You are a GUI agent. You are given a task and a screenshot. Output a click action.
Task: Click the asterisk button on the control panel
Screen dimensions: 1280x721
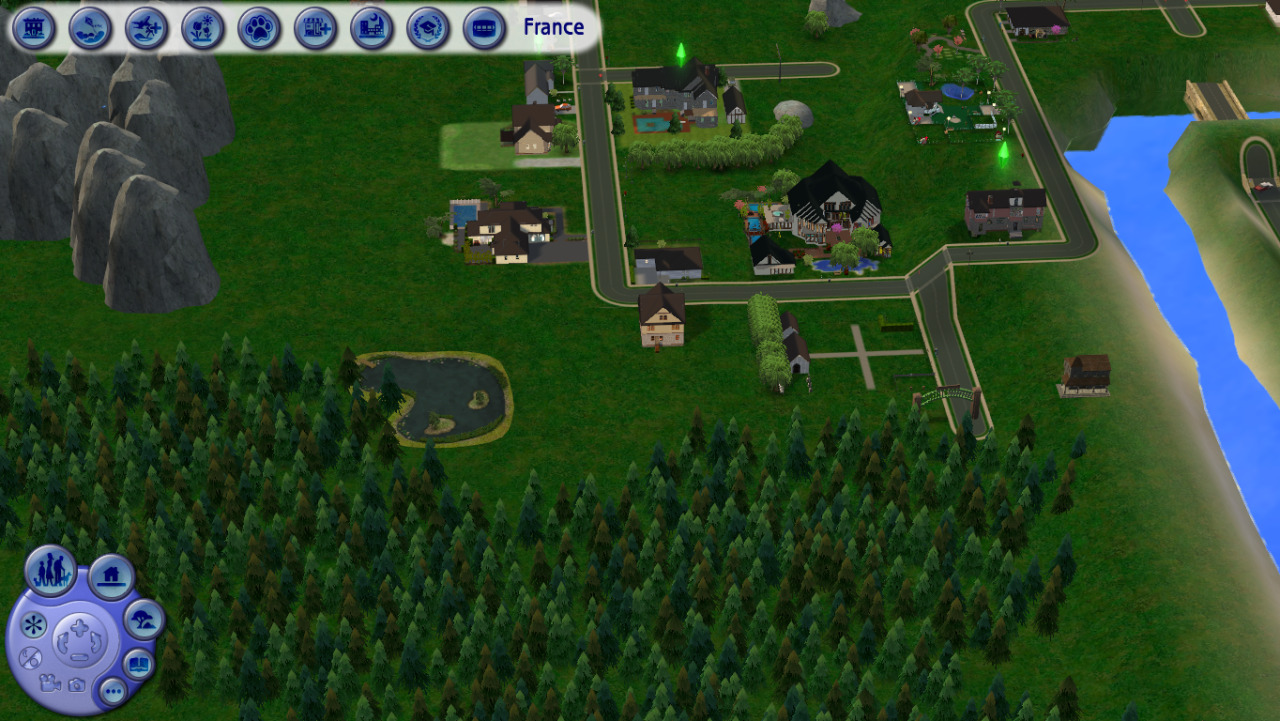(x=34, y=626)
